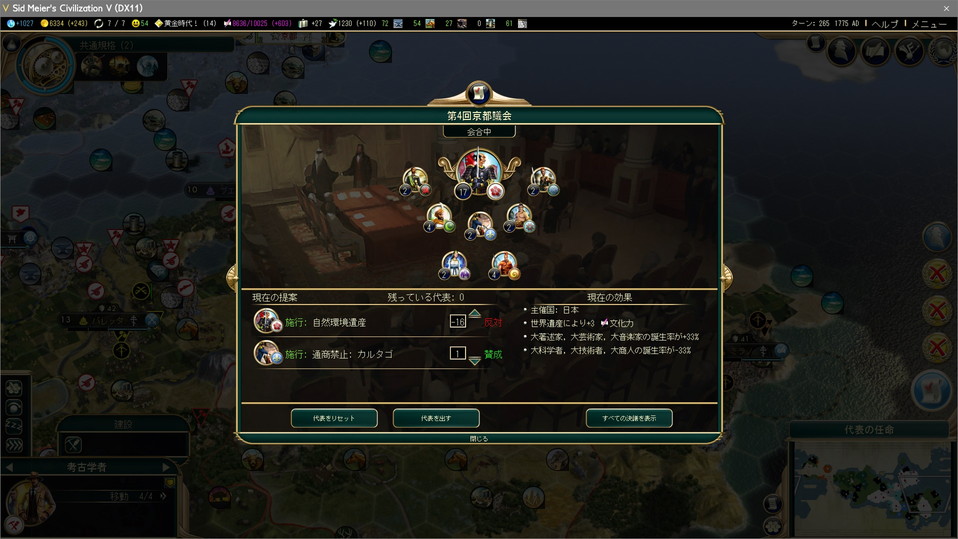
Task: Close the World Congress window via 閉じる
Action: pyautogui.click(x=479, y=438)
